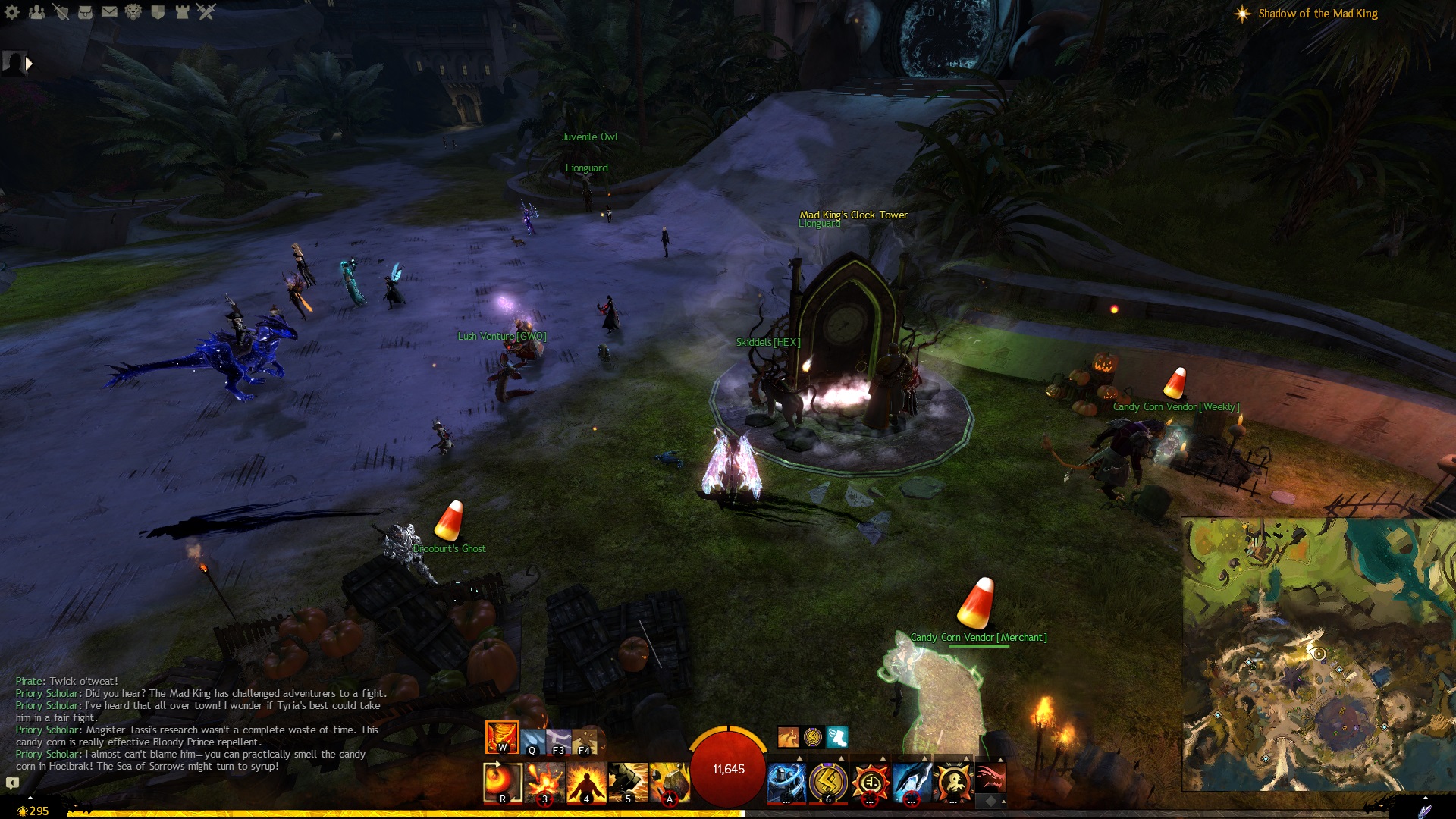Open the PvP crossed swords icon
Viewport: 1456px width, 819px height.
pos(206,12)
